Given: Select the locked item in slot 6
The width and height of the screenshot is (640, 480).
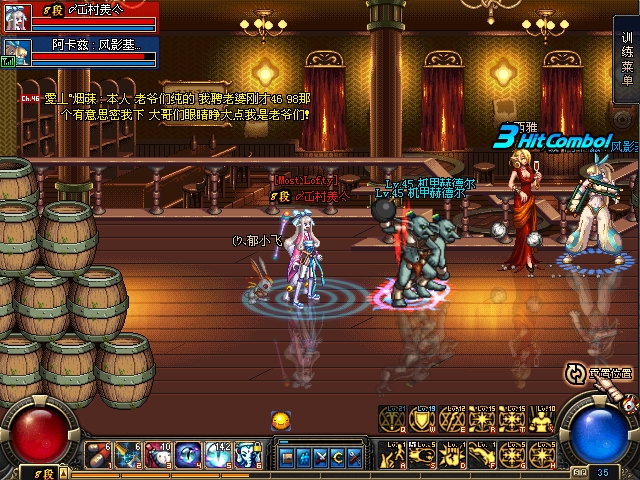Looking at the screenshot, I should tap(249, 455).
